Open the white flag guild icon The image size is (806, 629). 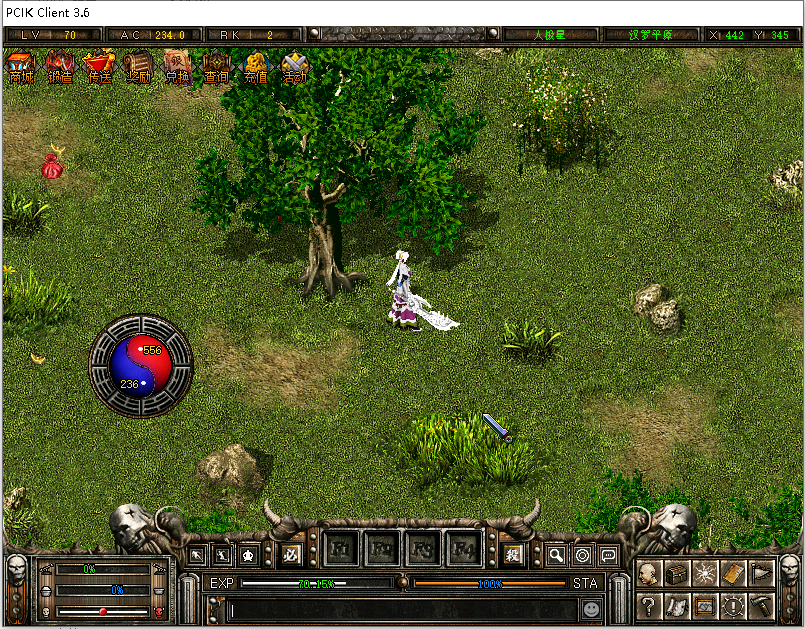tap(761, 574)
